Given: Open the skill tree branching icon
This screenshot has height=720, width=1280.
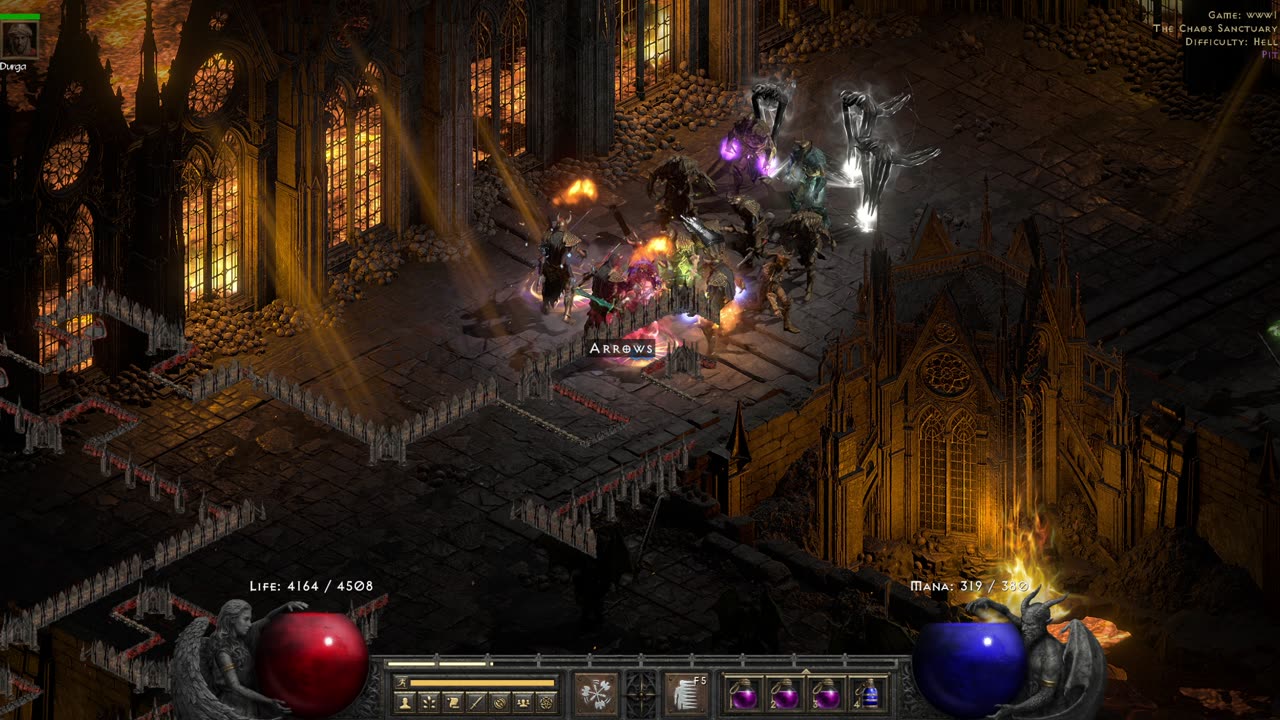Looking at the screenshot, I should tap(429, 702).
